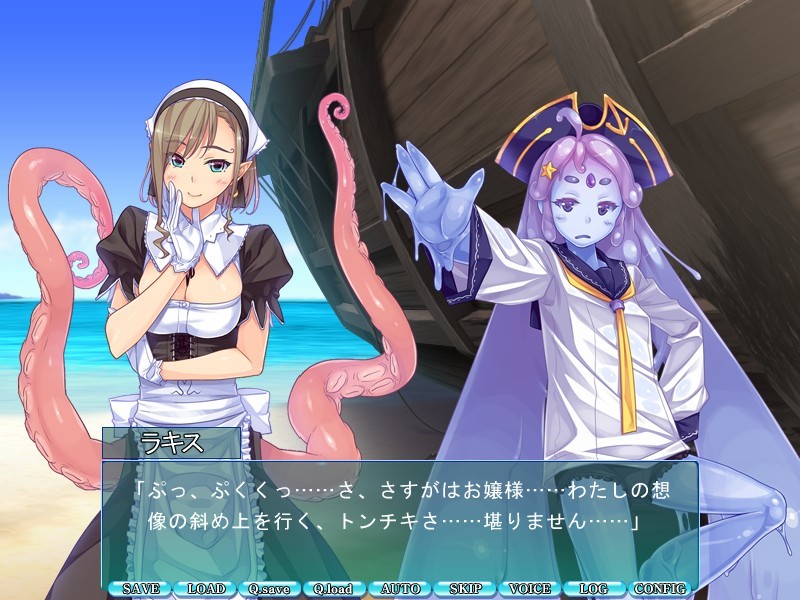Open the dialogue LOG
This screenshot has width=800, height=600.
tap(595, 589)
